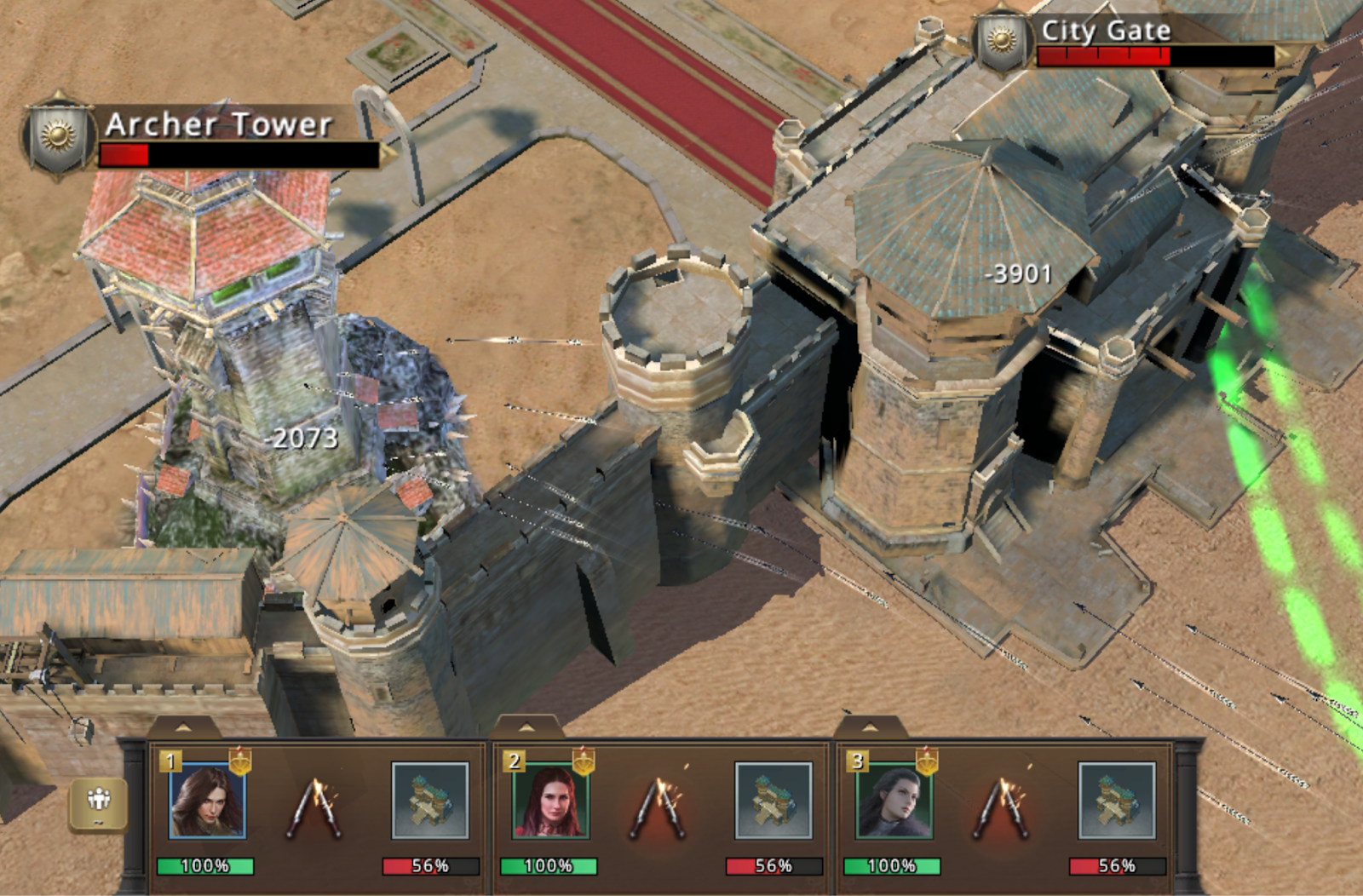This screenshot has width=1363, height=896.
Task: Expand the squad 2 panel arrow tab
Action: pos(526,728)
